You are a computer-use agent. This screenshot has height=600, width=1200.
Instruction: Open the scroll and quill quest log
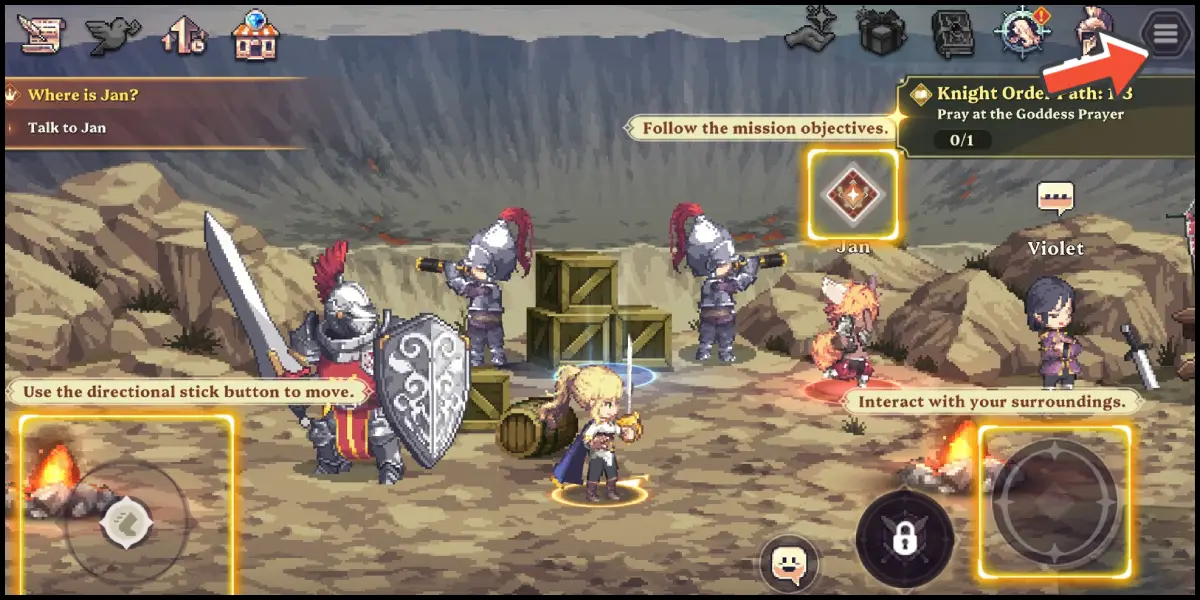pyautogui.click(x=40, y=35)
